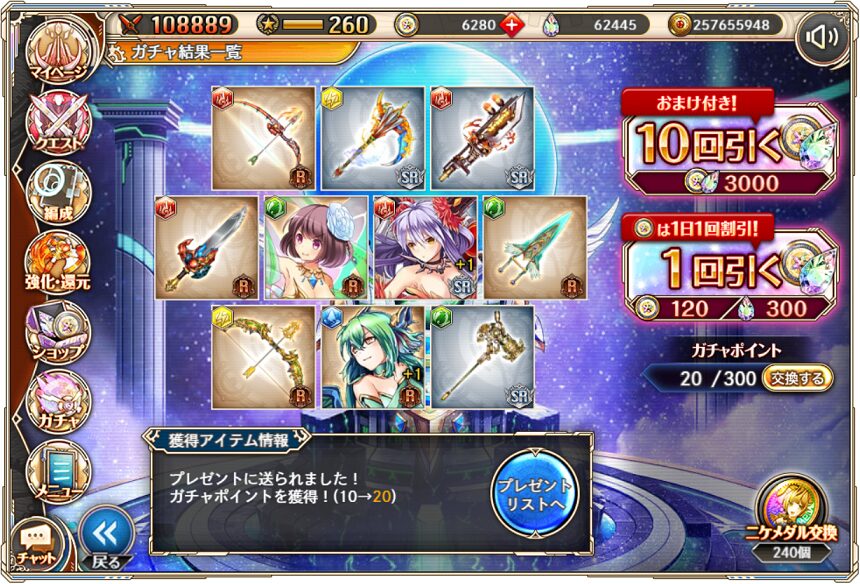
Task: View the silver-haired SR character card
Action: point(425,247)
